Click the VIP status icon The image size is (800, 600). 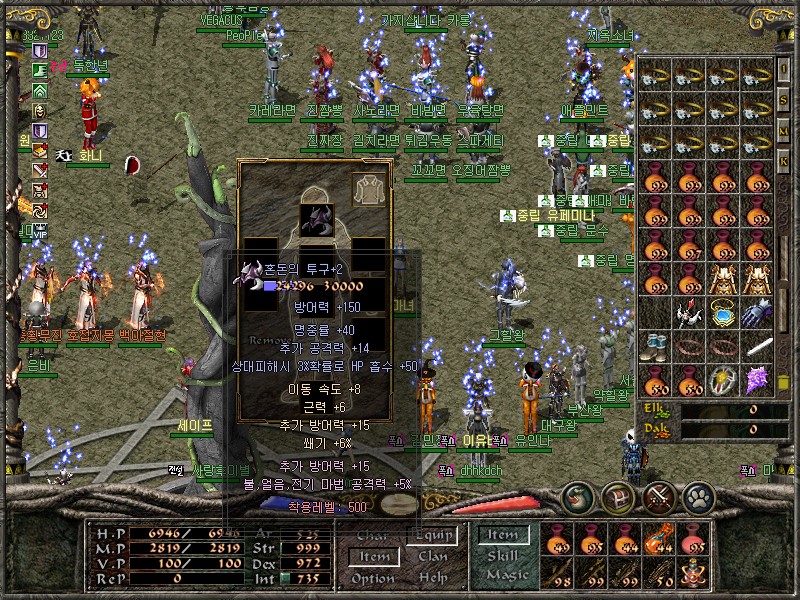[38, 229]
